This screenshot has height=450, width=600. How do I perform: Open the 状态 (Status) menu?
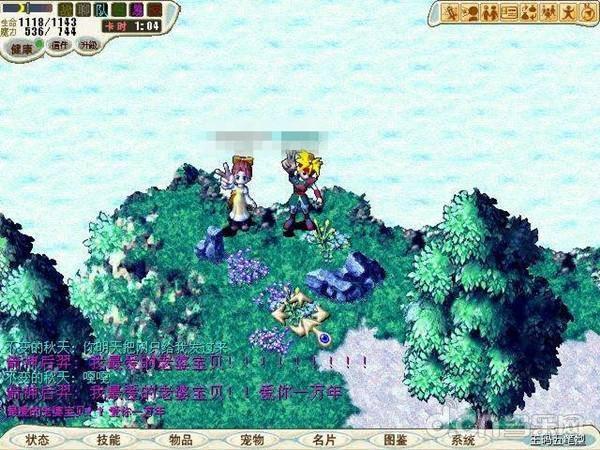38,439
